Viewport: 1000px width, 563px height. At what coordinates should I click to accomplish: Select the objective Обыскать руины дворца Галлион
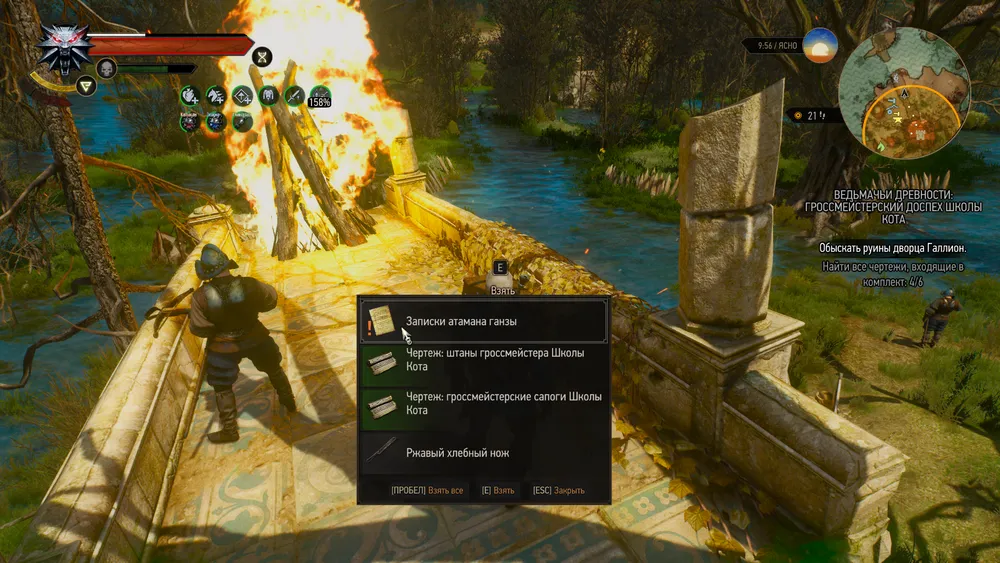tap(892, 246)
